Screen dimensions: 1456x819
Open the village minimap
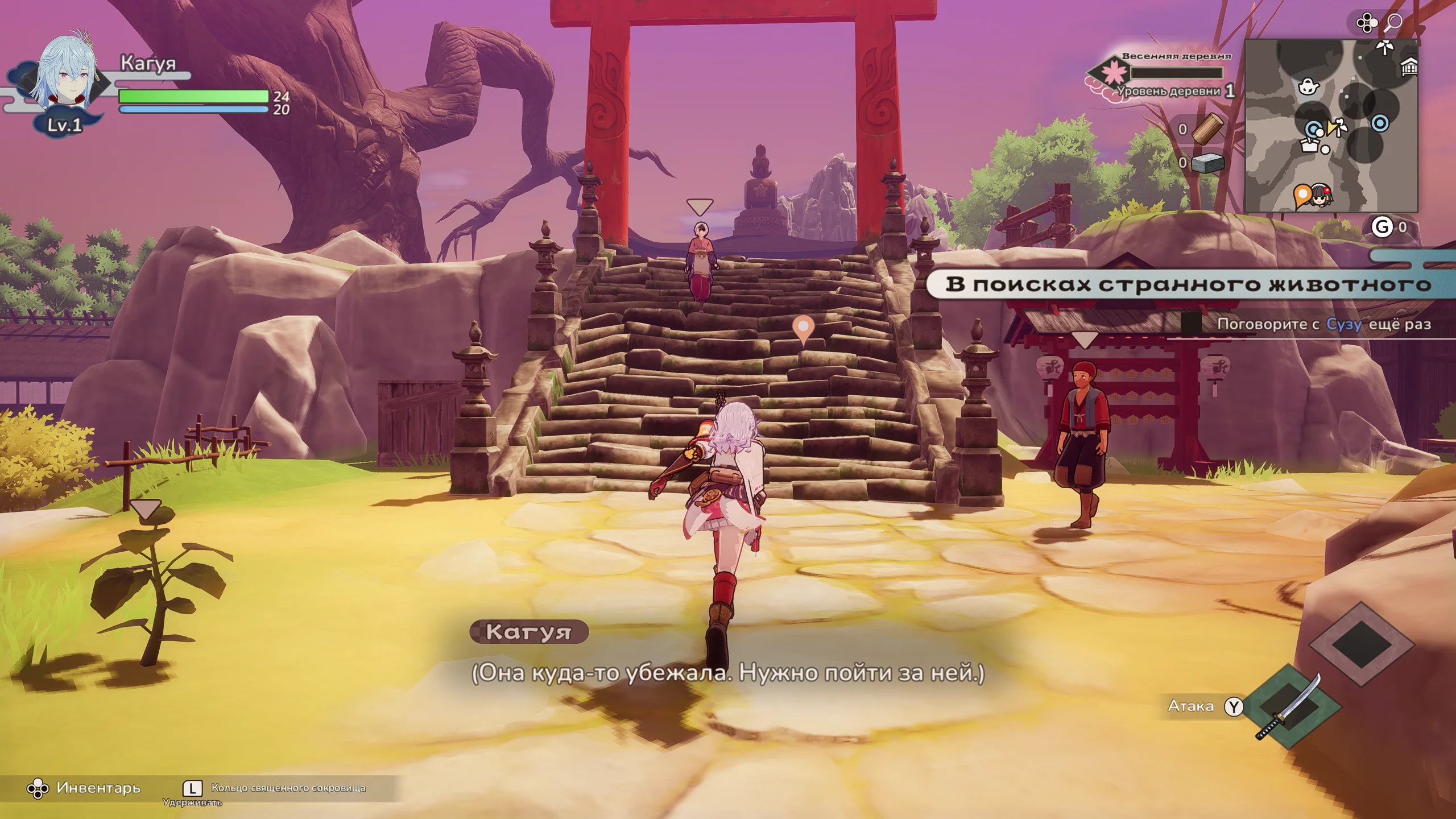1331,126
